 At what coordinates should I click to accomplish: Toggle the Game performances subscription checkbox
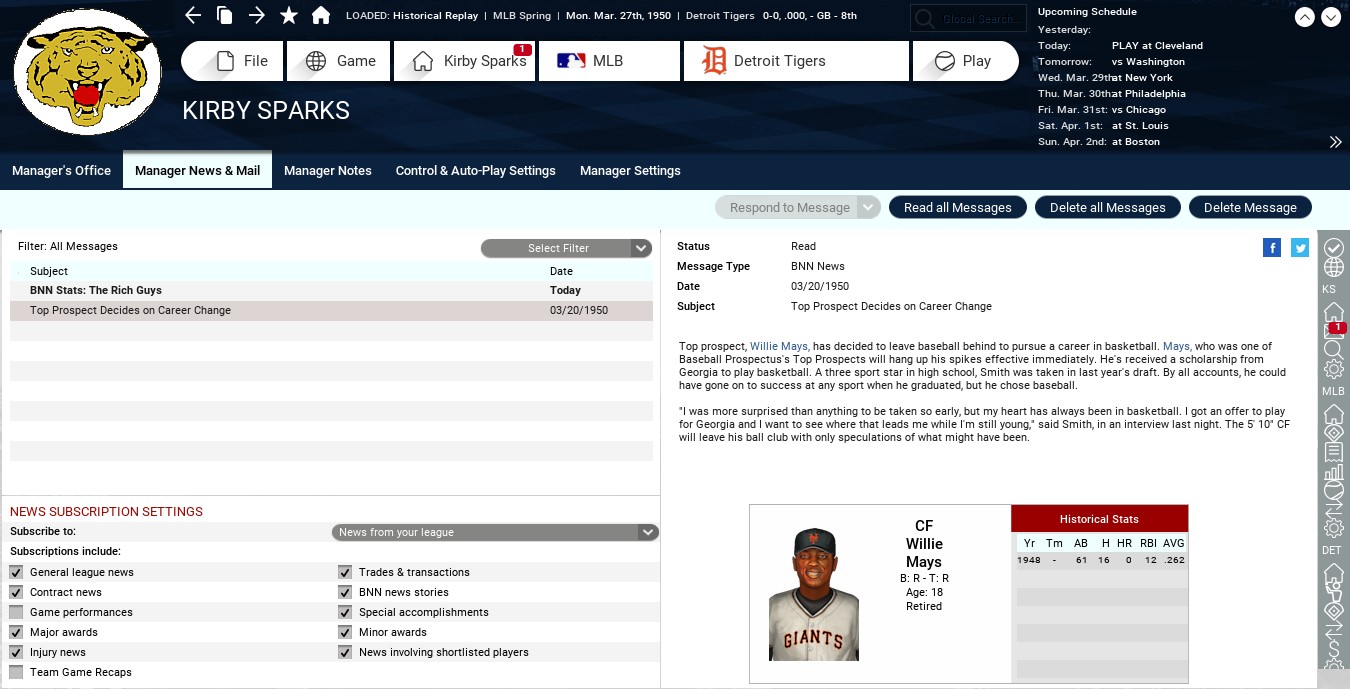16,612
